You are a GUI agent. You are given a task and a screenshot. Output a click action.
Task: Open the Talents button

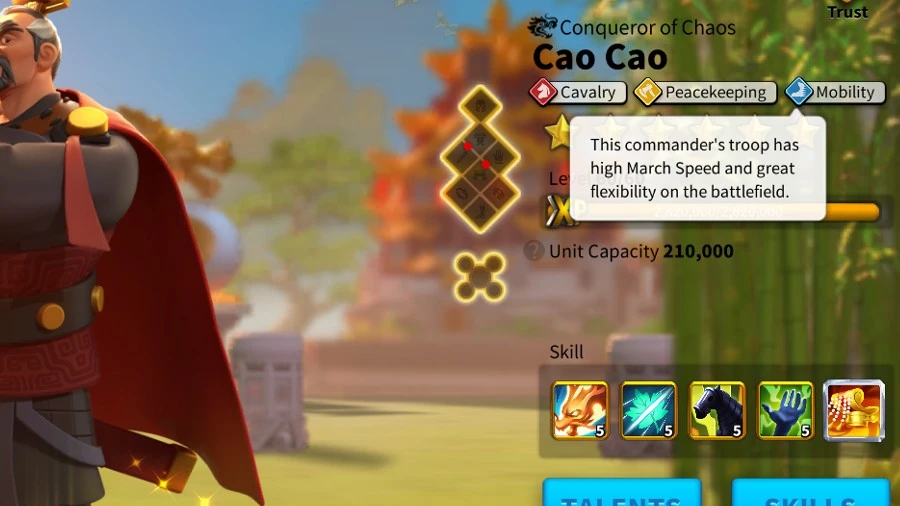point(621,494)
